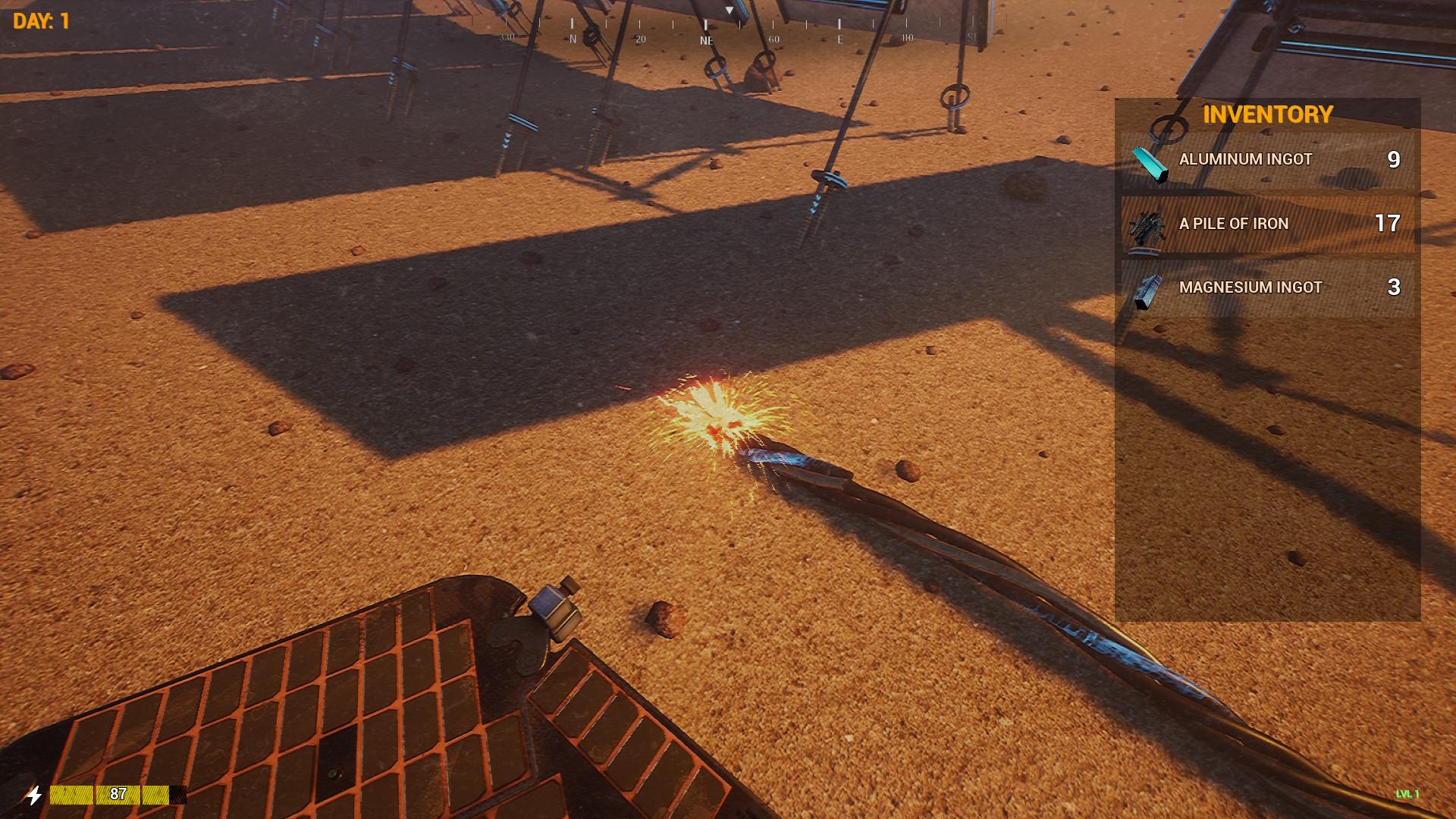Select the iron quantity showing 17

click(x=1389, y=223)
